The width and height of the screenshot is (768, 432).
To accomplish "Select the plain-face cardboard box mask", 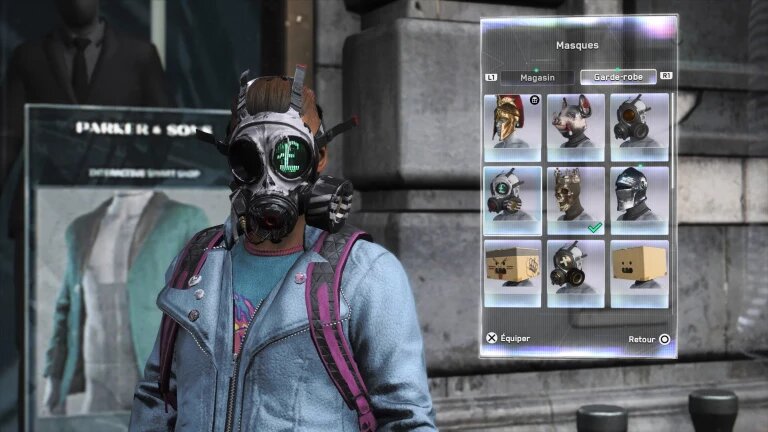I will pos(638,272).
